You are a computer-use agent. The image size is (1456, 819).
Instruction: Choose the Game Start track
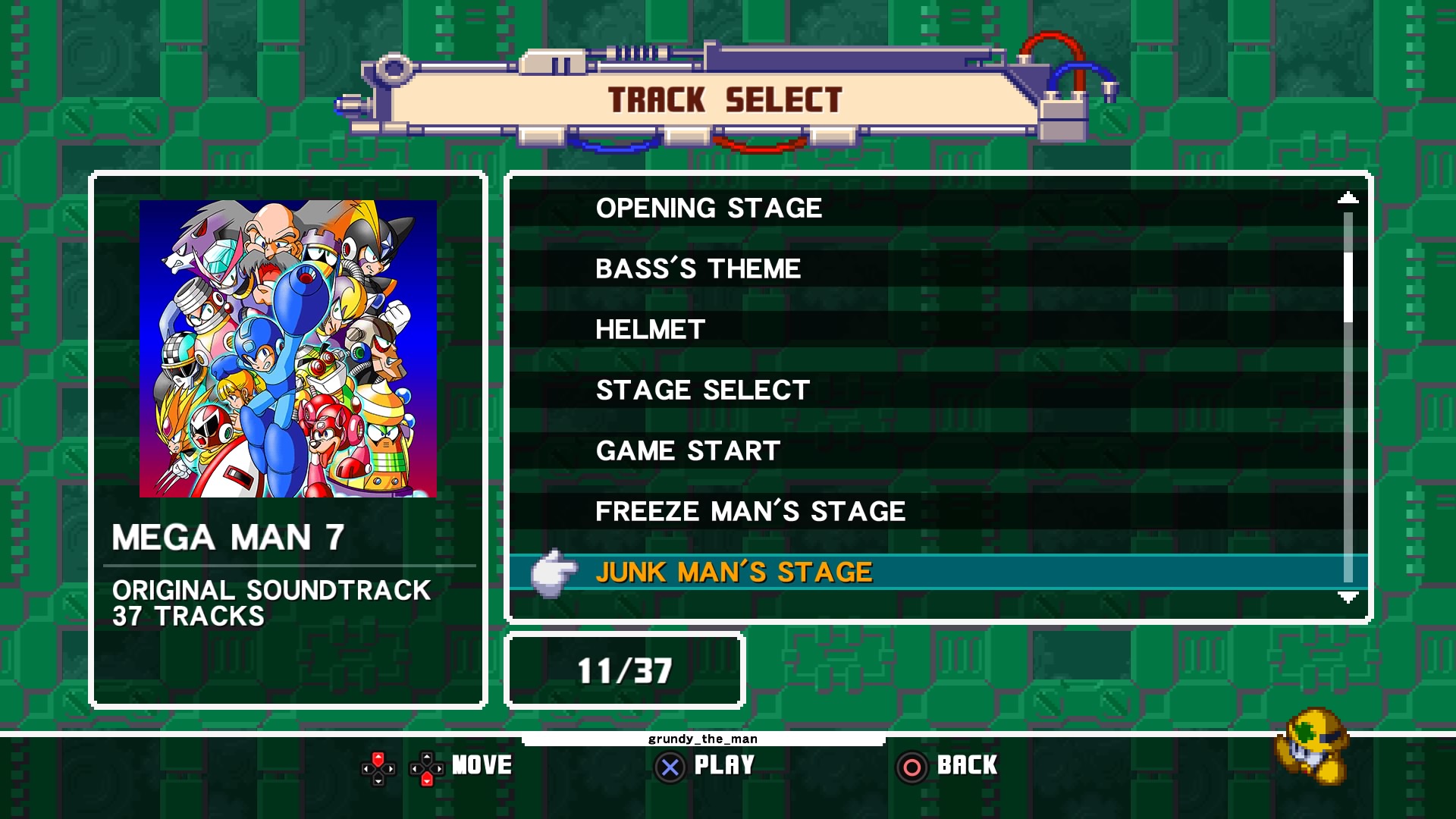tap(686, 450)
